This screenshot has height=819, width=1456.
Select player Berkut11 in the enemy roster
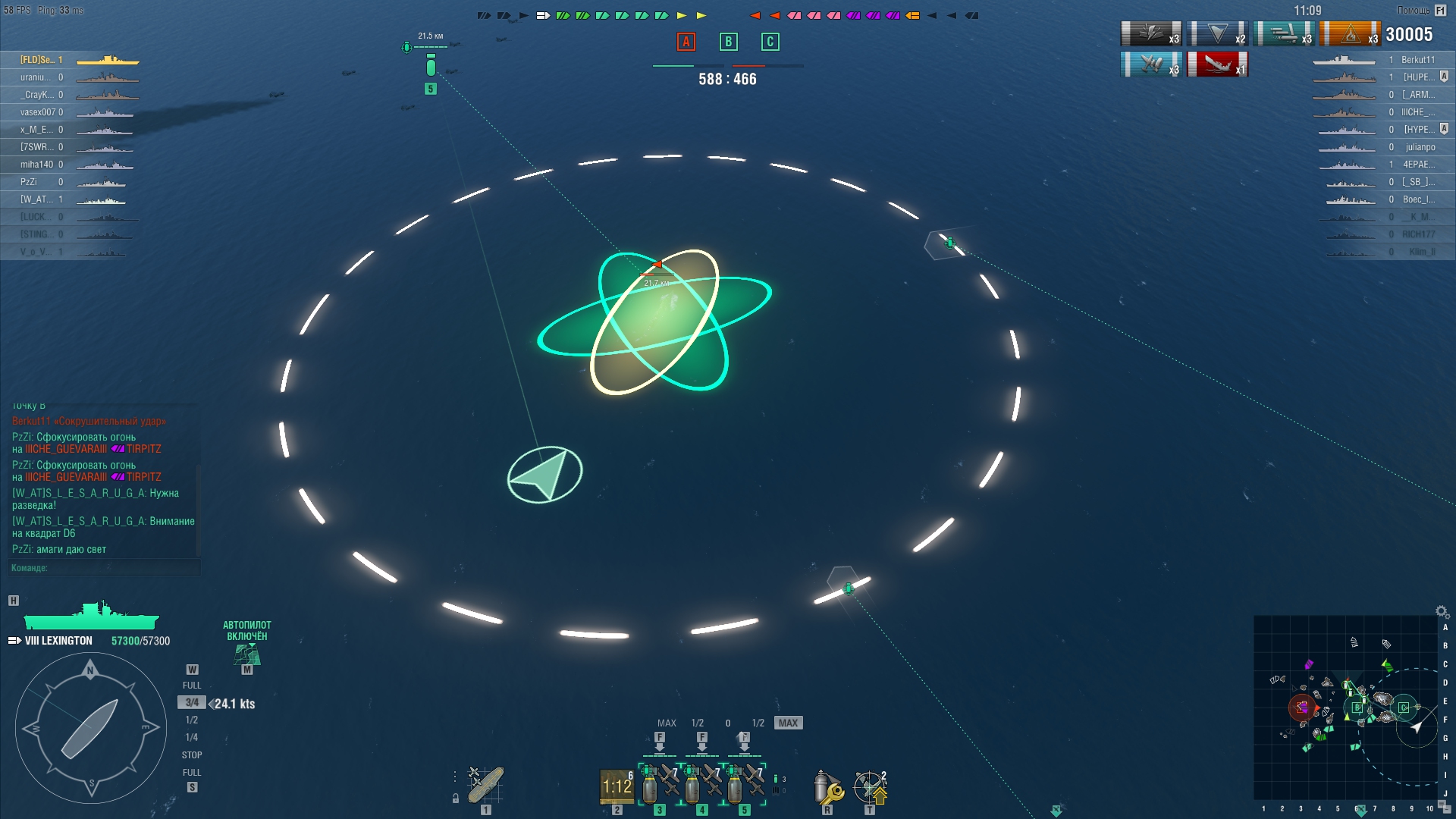click(x=1417, y=60)
